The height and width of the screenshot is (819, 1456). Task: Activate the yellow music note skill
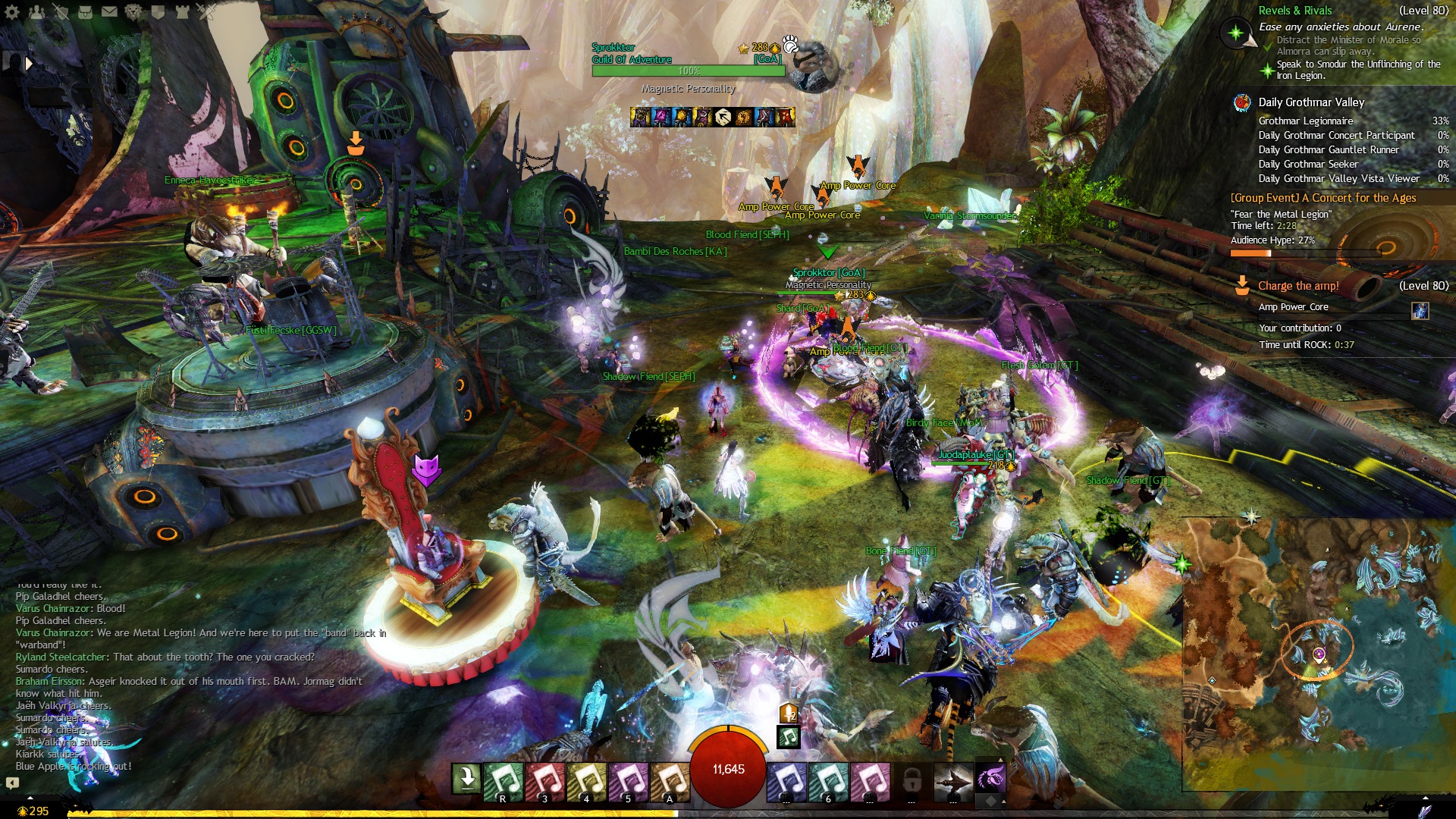point(587,780)
